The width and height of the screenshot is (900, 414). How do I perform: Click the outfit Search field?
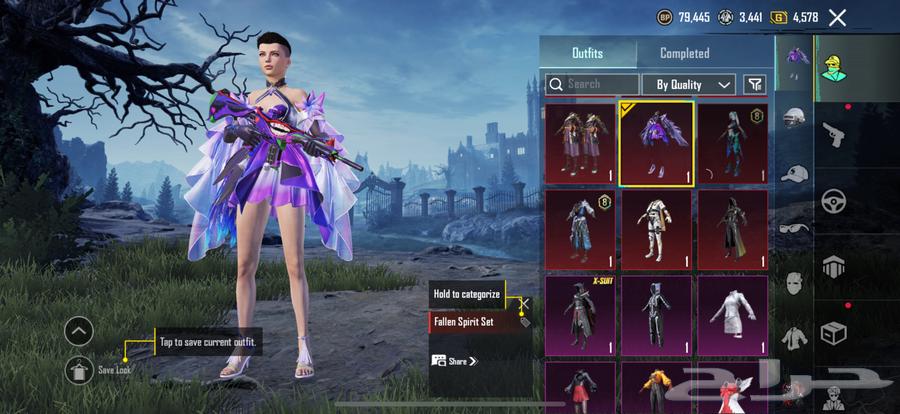[590, 85]
